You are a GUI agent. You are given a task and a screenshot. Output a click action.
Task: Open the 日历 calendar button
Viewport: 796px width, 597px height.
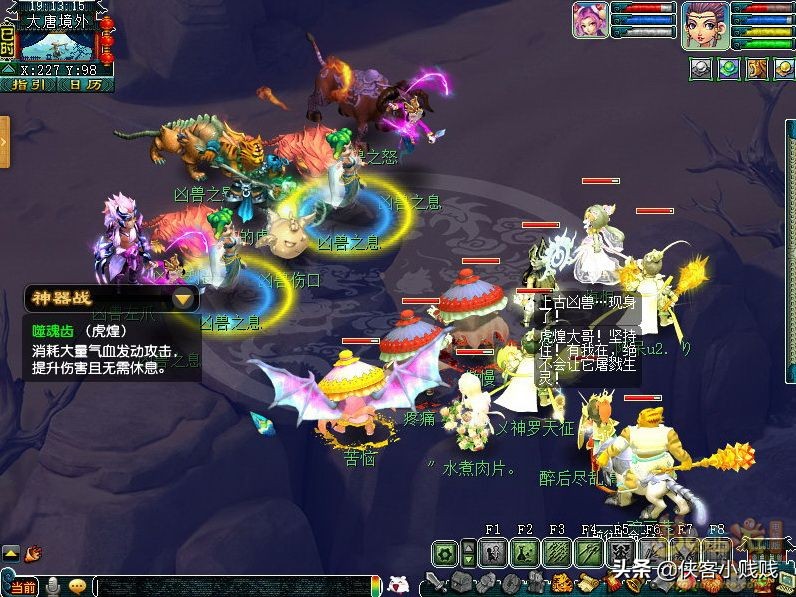click(x=84, y=85)
